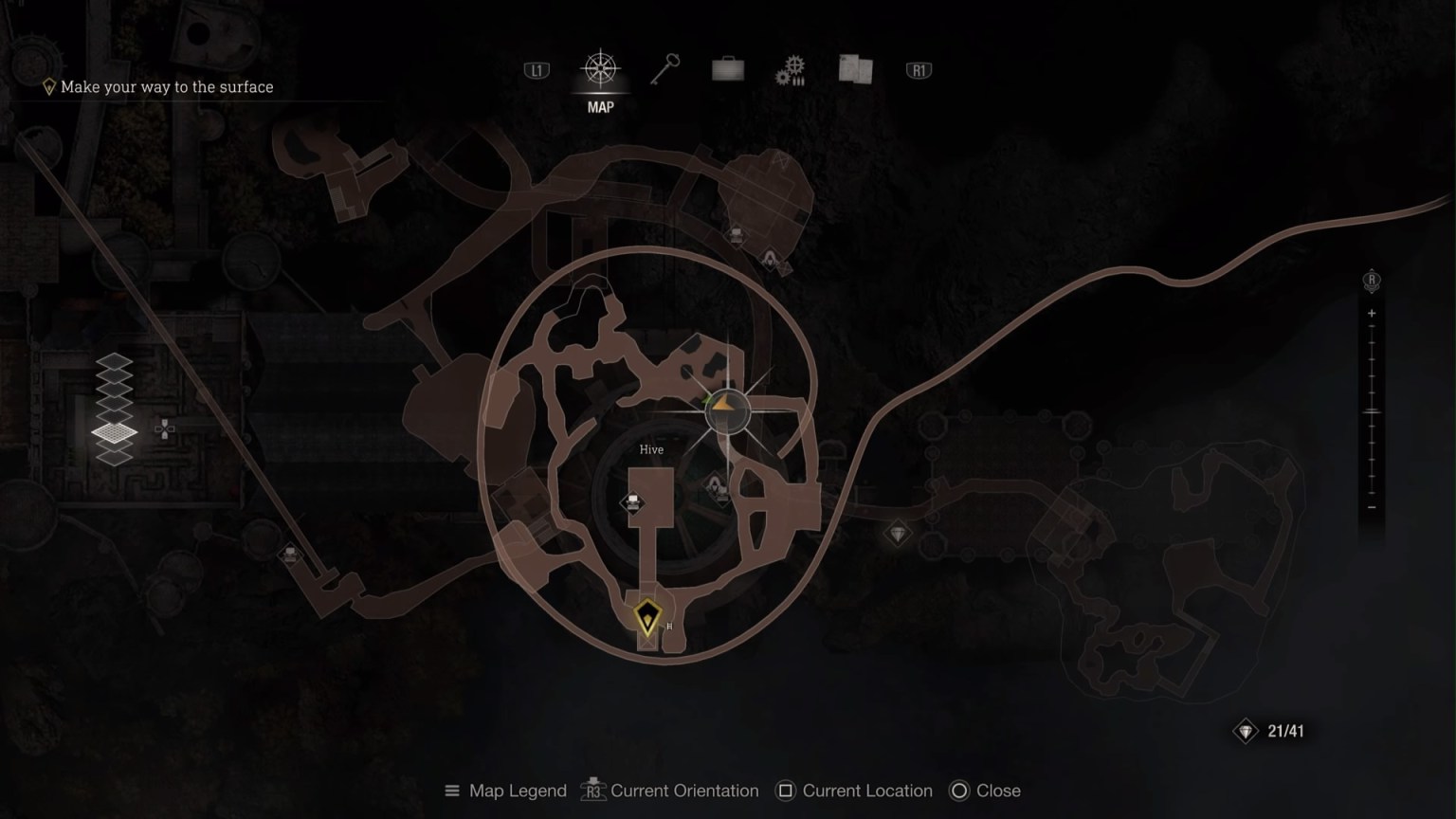Image resolution: width=1456 pixels, height=819 pixels.
Task: Open the attaché case briefcase icon
Action: click(x=727, y=69)
